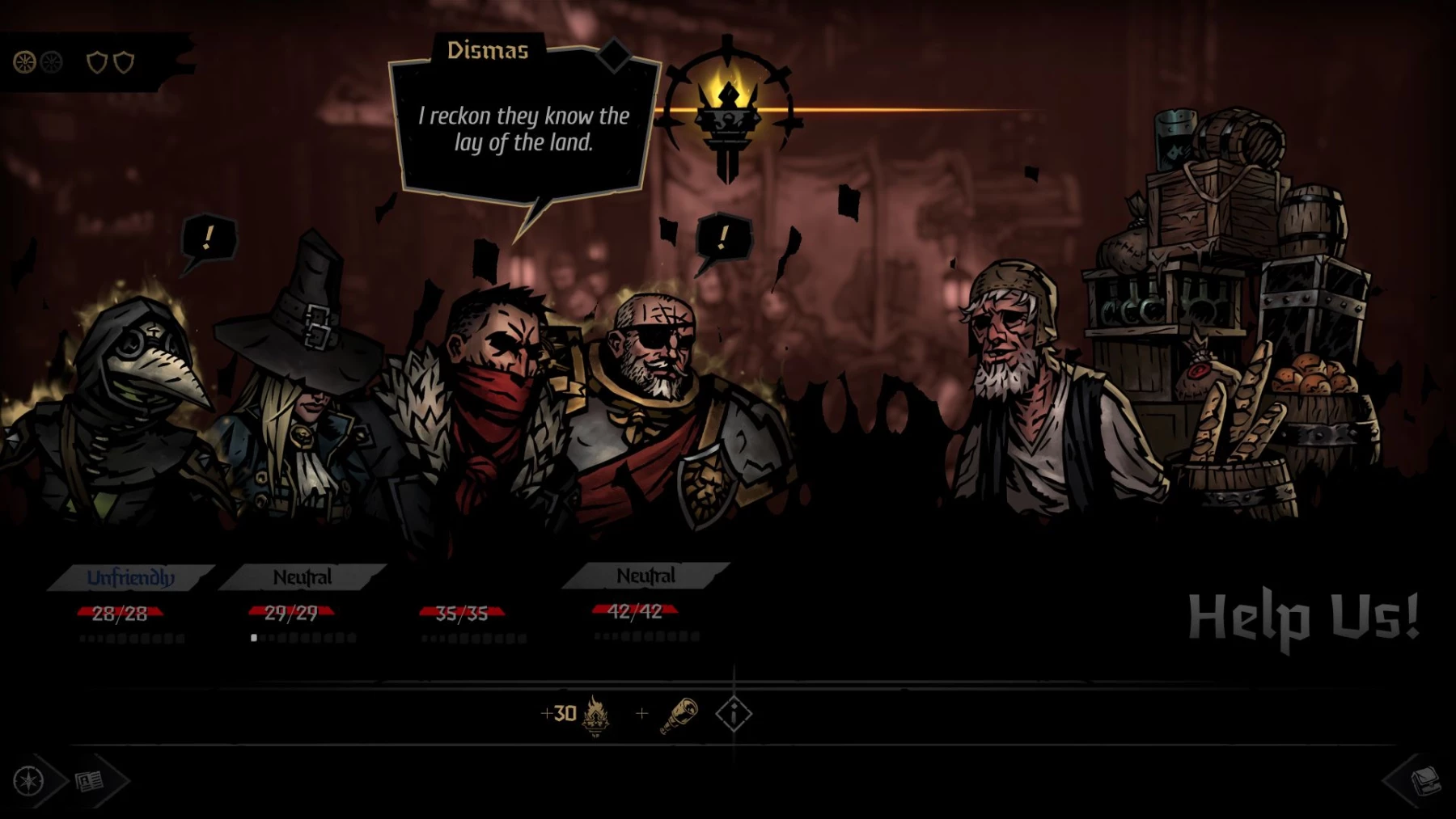
Task: Inspect the +30 flame reward icon
Action: [x=595, y=715]
